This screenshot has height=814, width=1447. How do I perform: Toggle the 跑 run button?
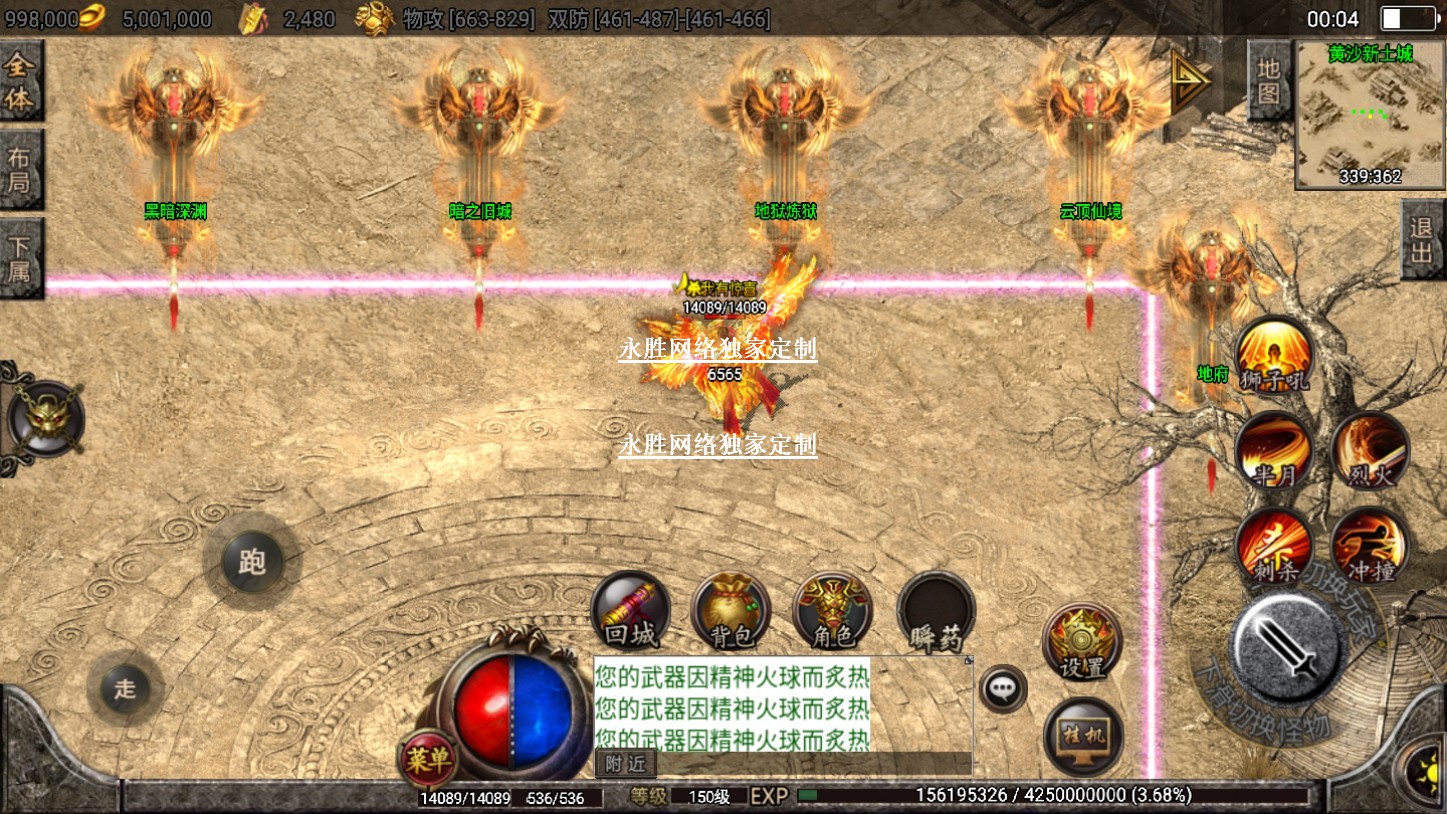coord(252,563)
